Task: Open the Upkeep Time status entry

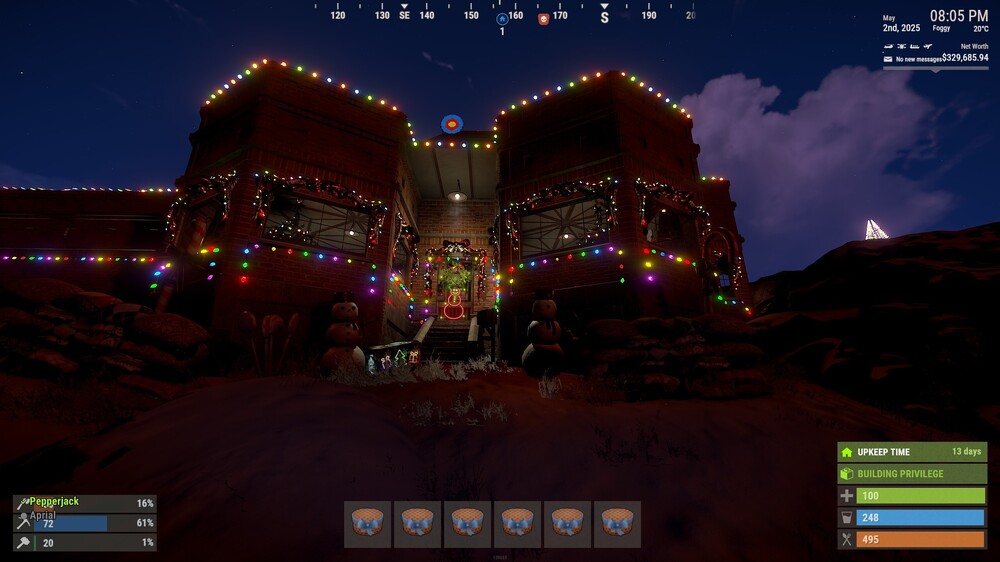Action: pyautogui.click(x=912, y=452)
